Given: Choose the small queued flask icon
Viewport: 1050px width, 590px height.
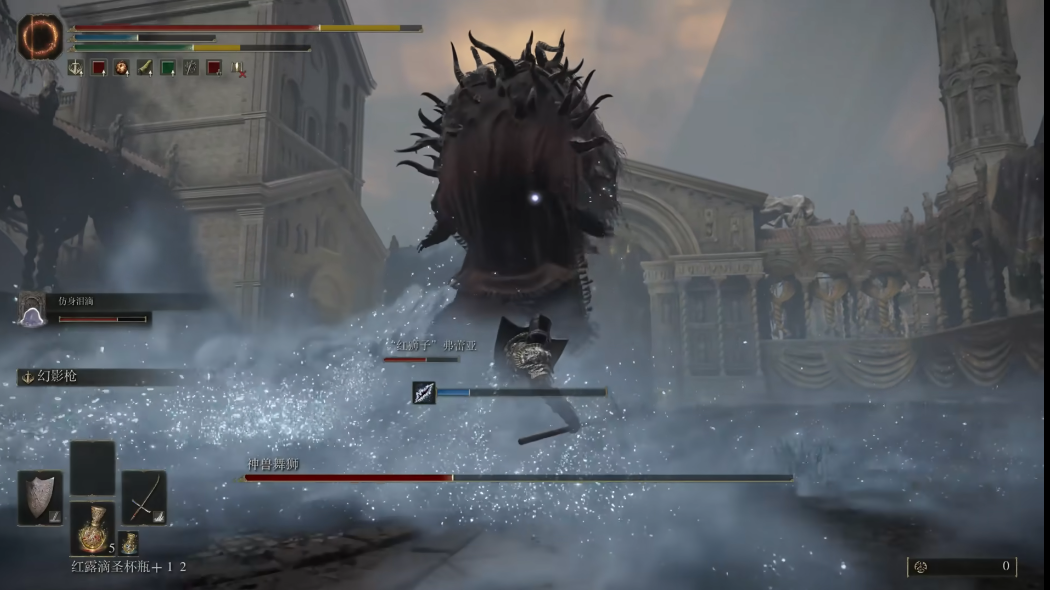Looking at the screenshot, I should tap(129, 543).
